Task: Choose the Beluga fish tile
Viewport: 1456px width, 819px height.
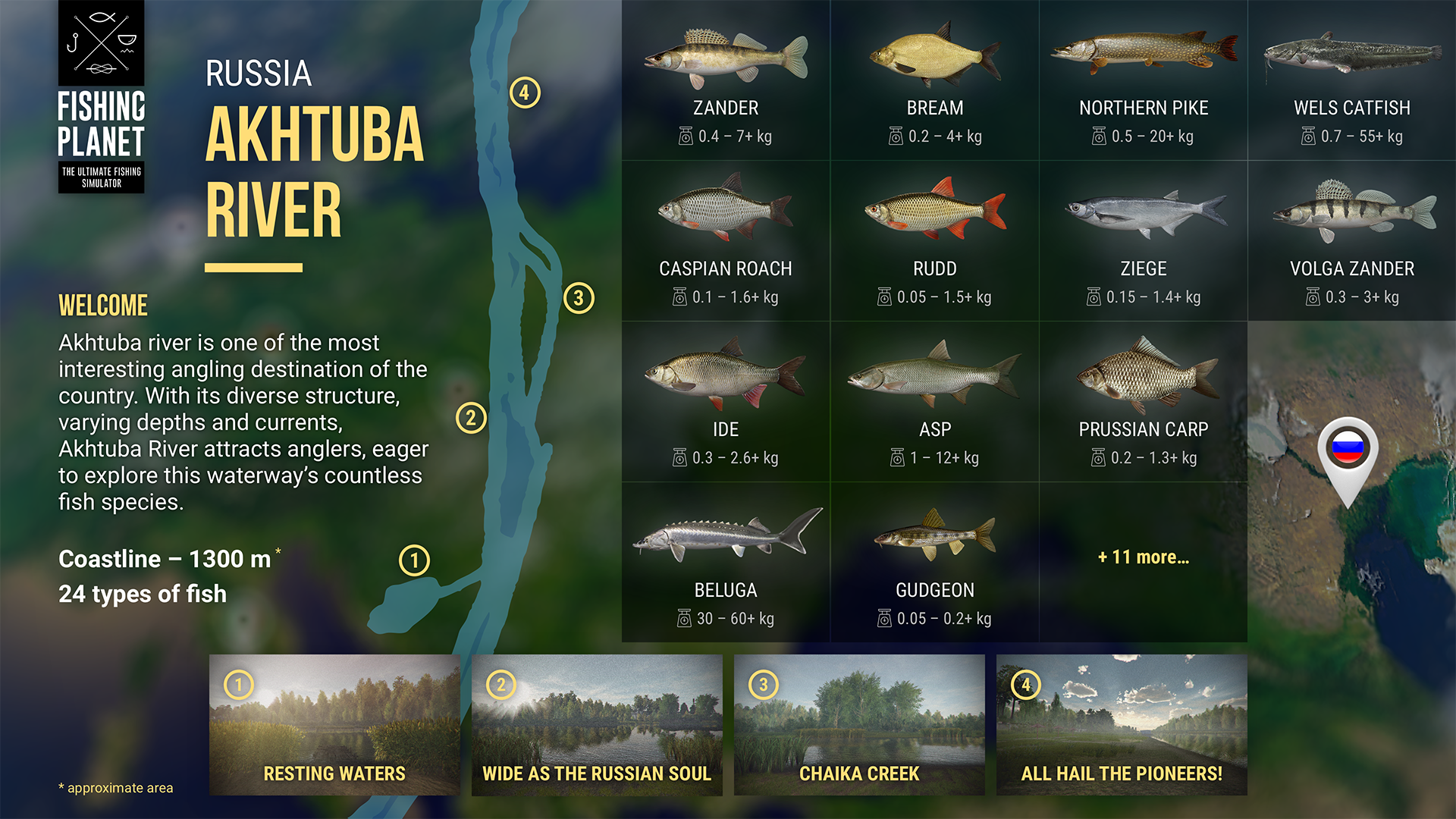Action: [726, 563]
